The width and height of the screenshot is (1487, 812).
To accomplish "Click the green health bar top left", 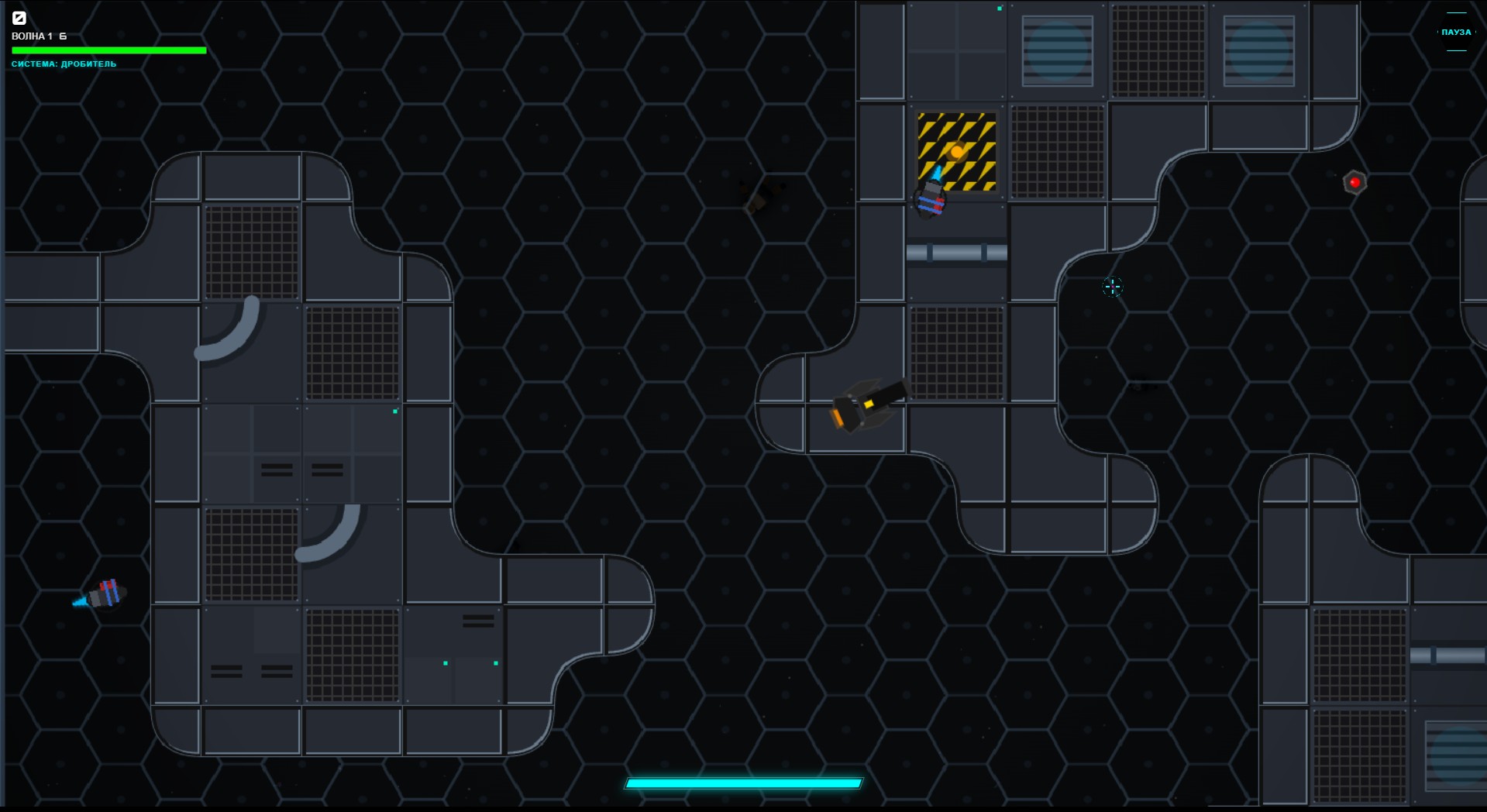I will point(108,50).
